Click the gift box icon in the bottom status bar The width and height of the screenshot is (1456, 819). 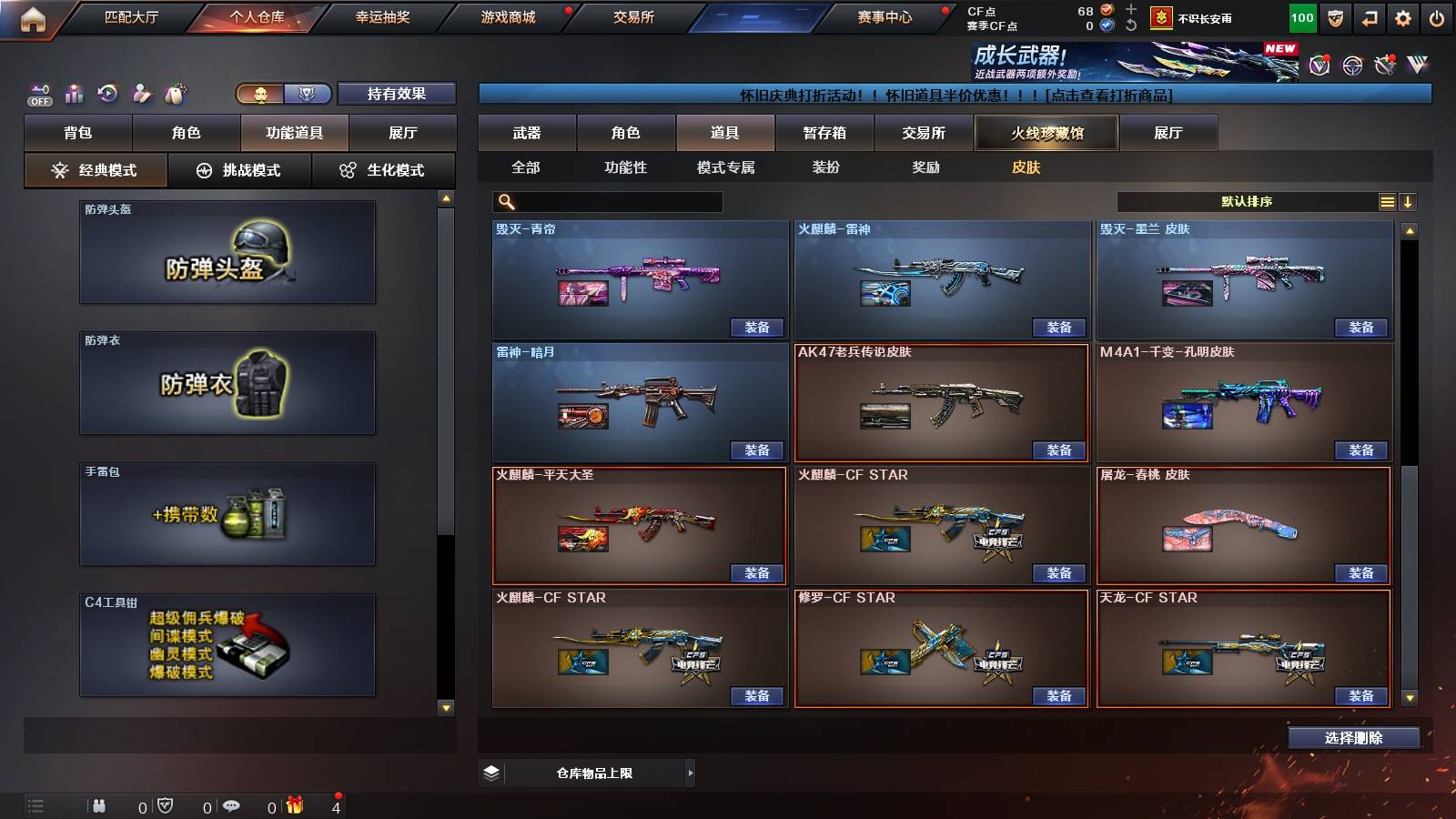tap(292, 806)
